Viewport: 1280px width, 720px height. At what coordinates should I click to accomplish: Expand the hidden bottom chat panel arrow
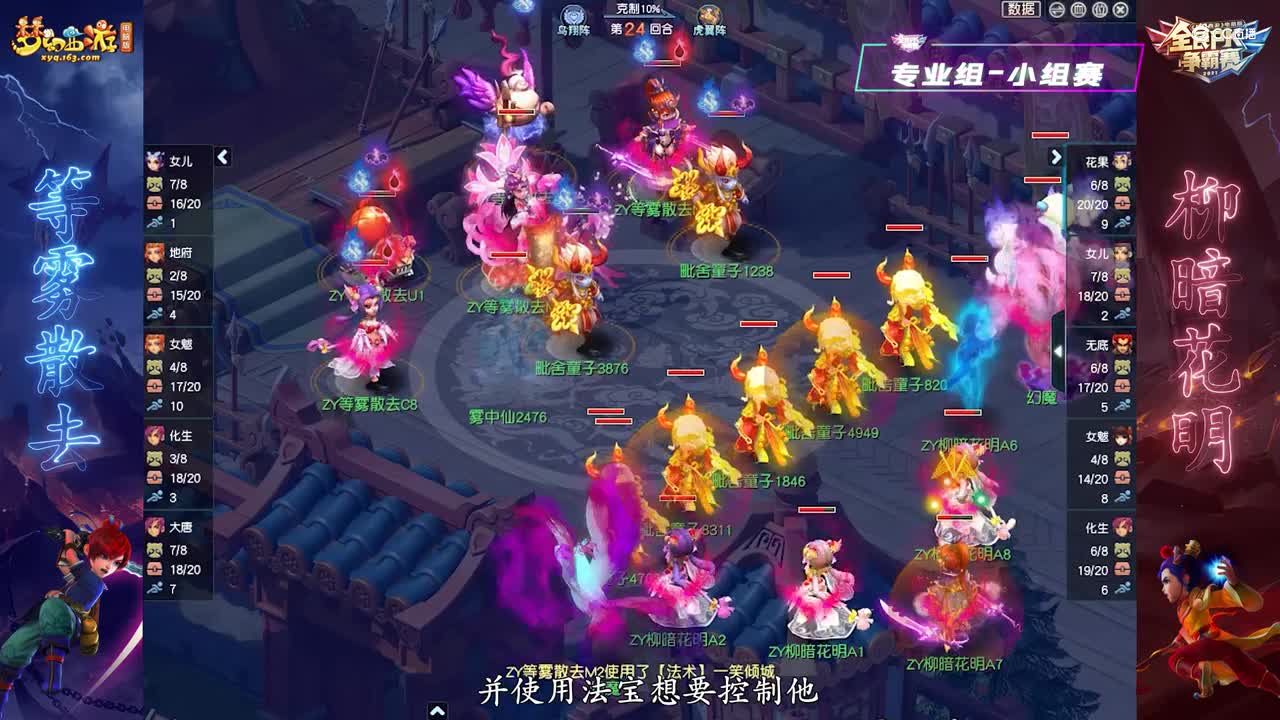(437, 712)
